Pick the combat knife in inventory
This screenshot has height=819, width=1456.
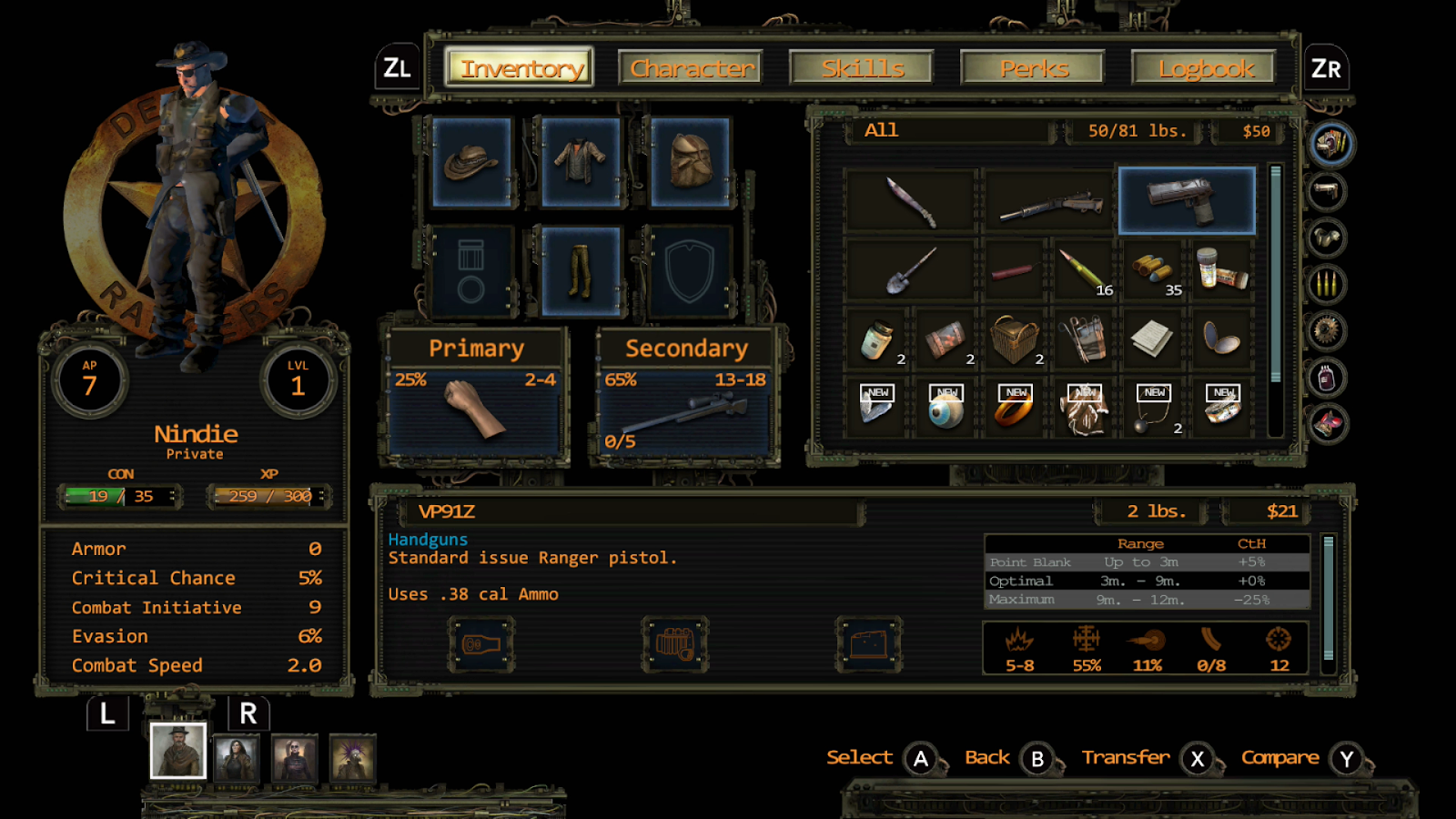coord(911,200)
